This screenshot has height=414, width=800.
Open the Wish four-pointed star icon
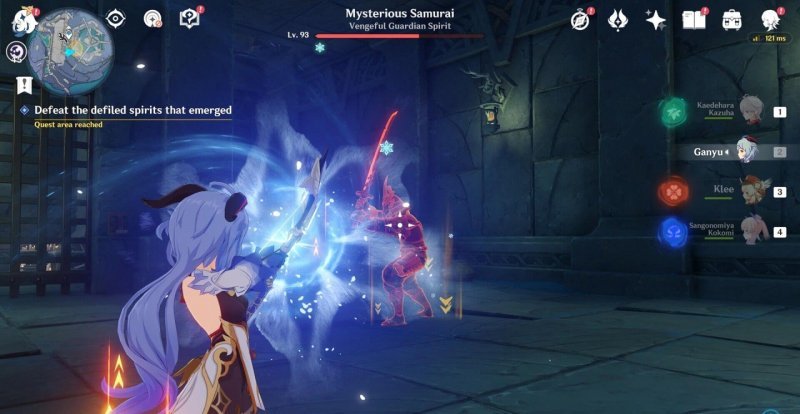point(656,19)
